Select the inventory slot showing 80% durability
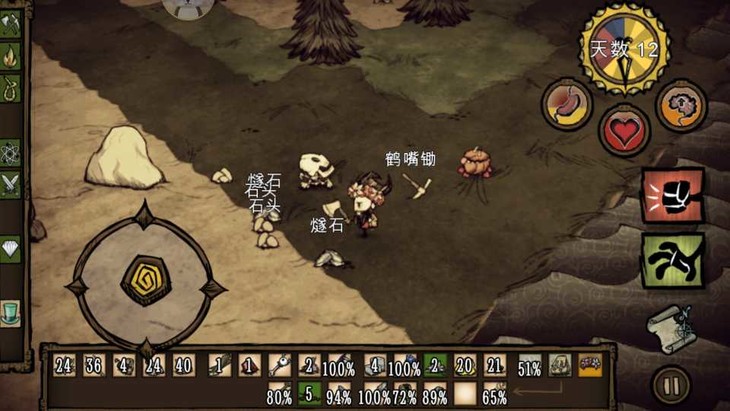Image resolution: width=730 pixels, height=411 pixels. click(x=279, y=394)
